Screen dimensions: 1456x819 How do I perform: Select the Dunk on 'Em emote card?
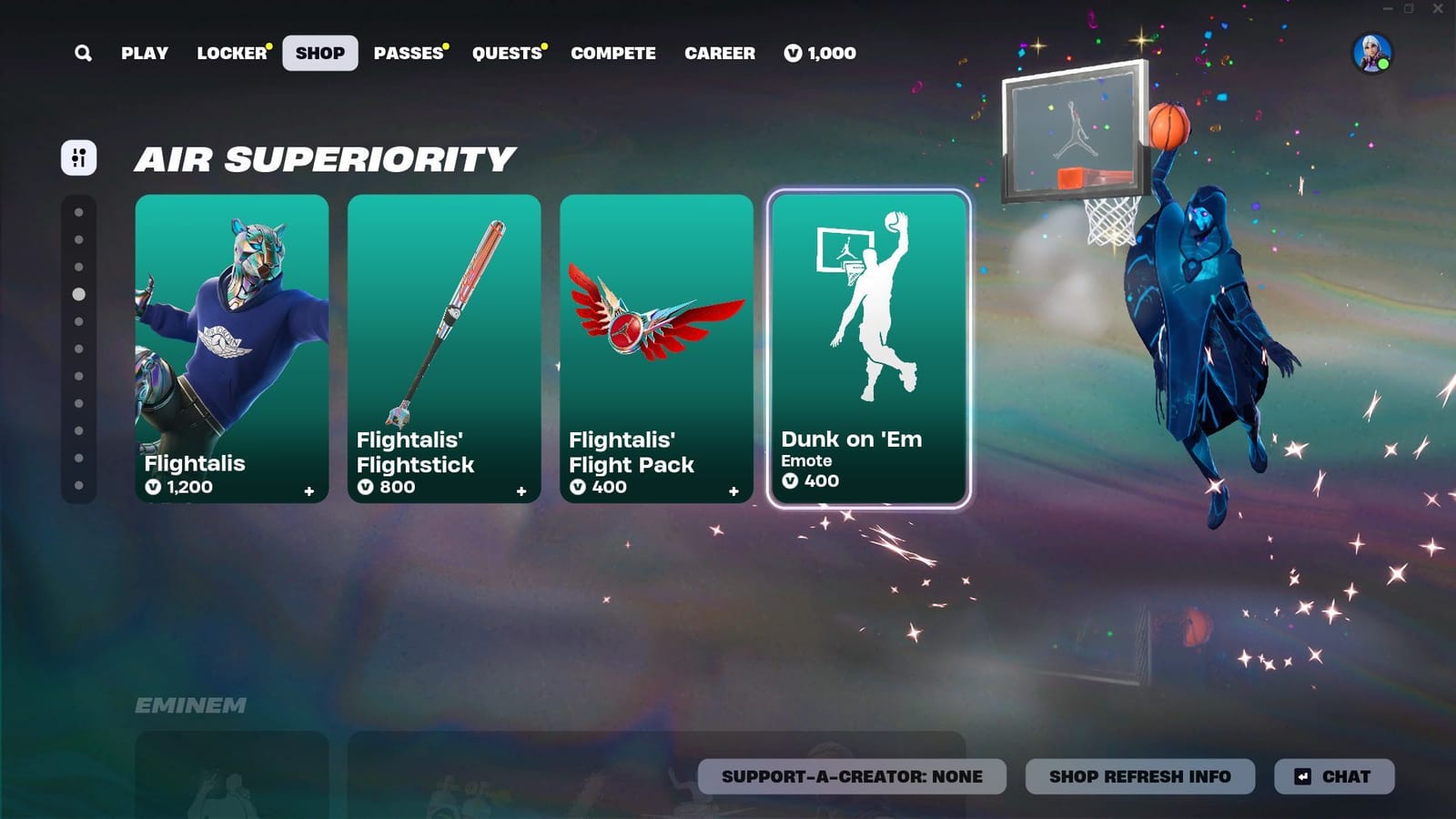point(868,346)
